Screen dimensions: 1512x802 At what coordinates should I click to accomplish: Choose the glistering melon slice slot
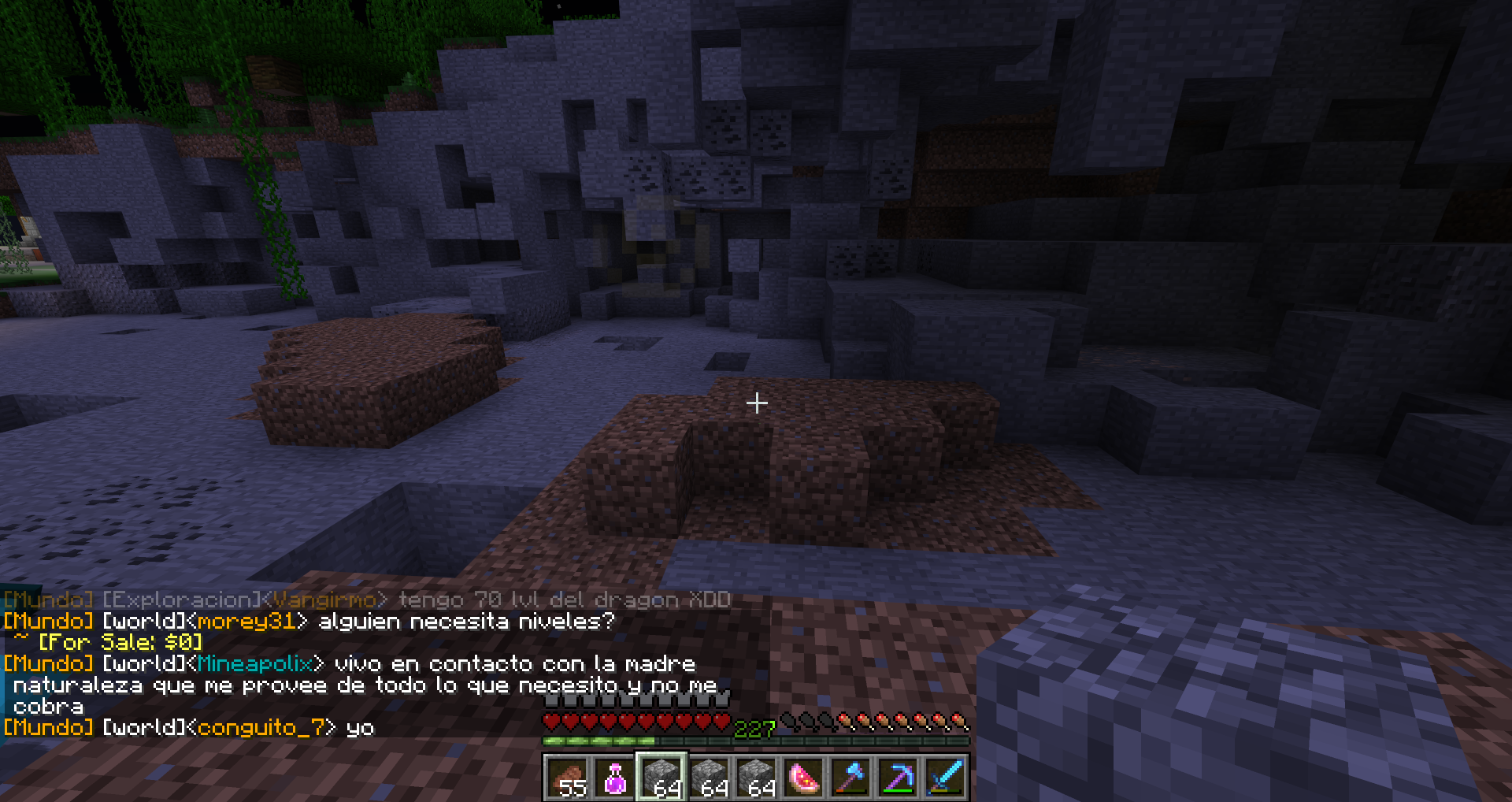[803, 778]
